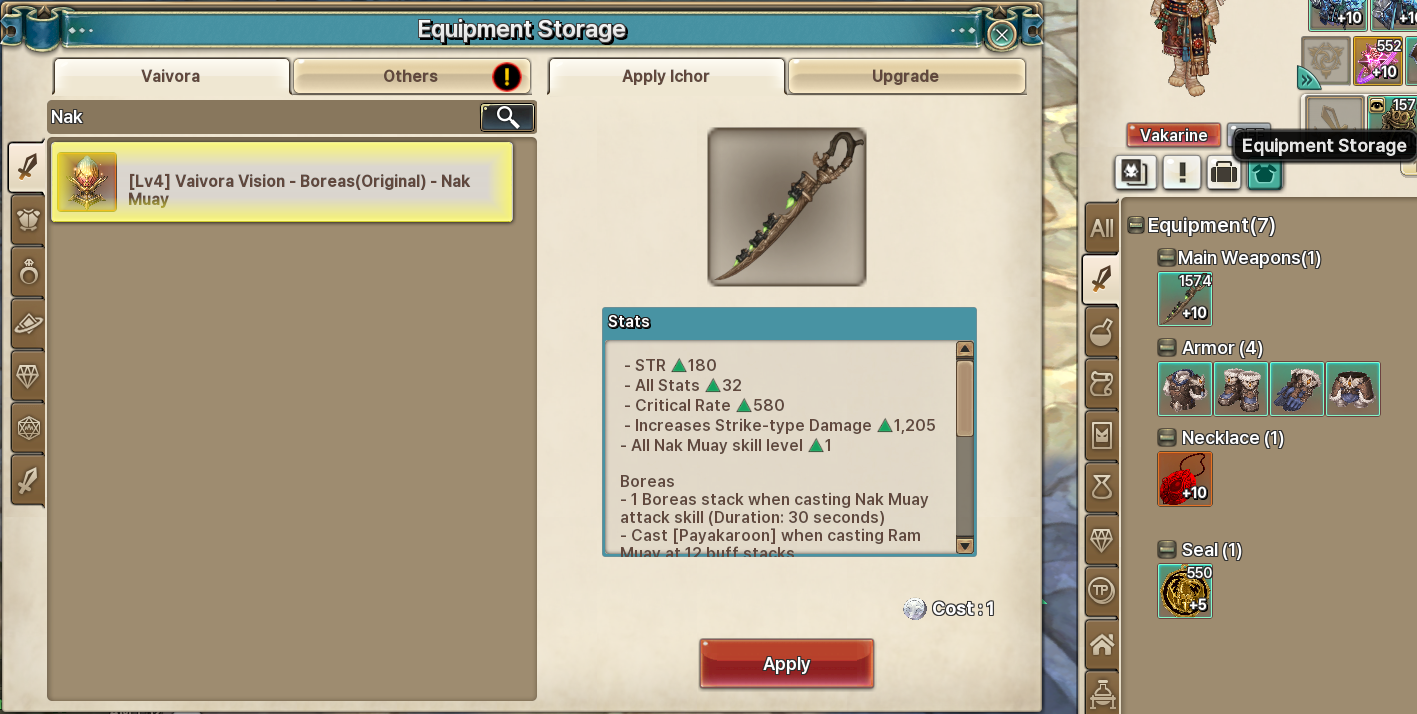The height and width of the screenshot is (714, 1417).
Task: Select the Apply Ichor tab
Action: click(666, 76)
